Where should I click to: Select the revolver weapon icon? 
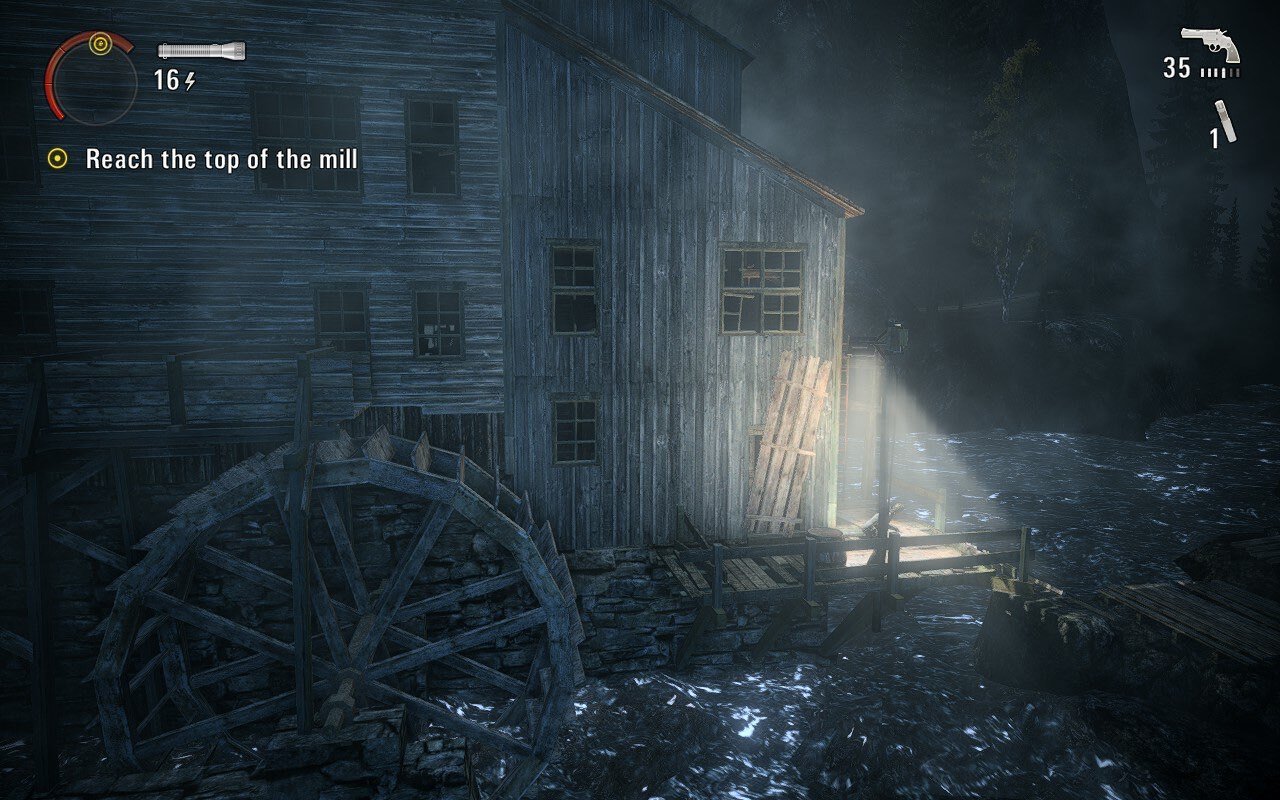1211,44
